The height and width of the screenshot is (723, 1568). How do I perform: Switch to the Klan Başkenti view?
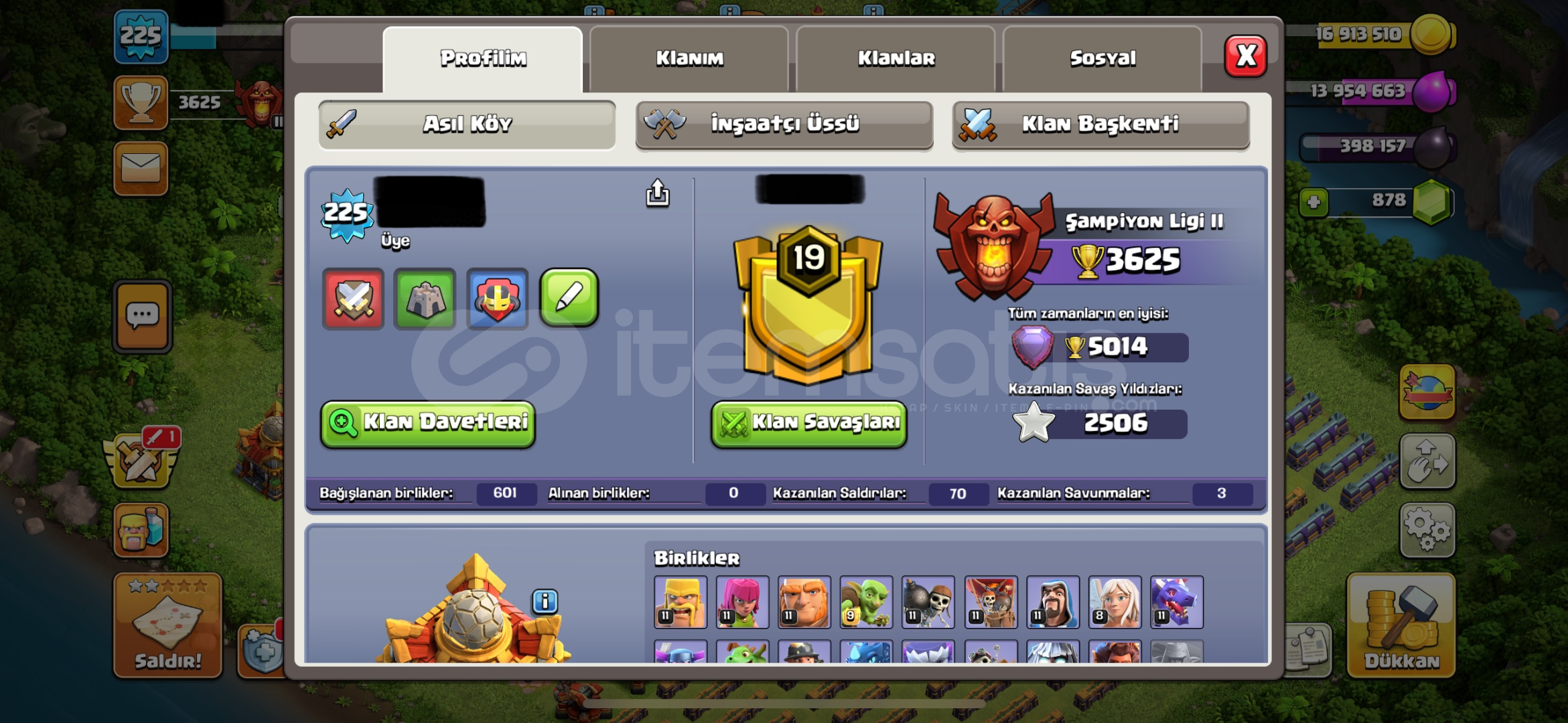point(1100,124)
